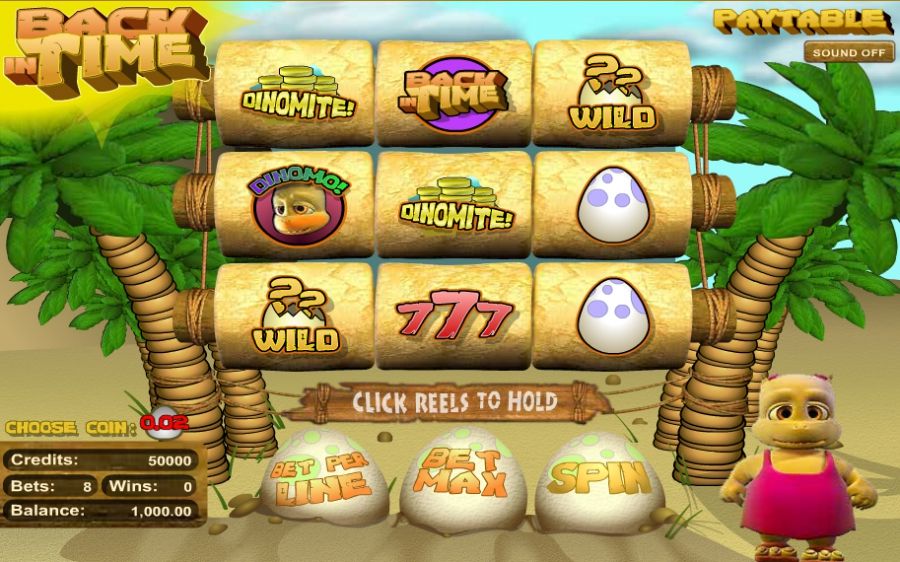Toggle the Sound Off button

pyautogui.click(x=849, y=52)
